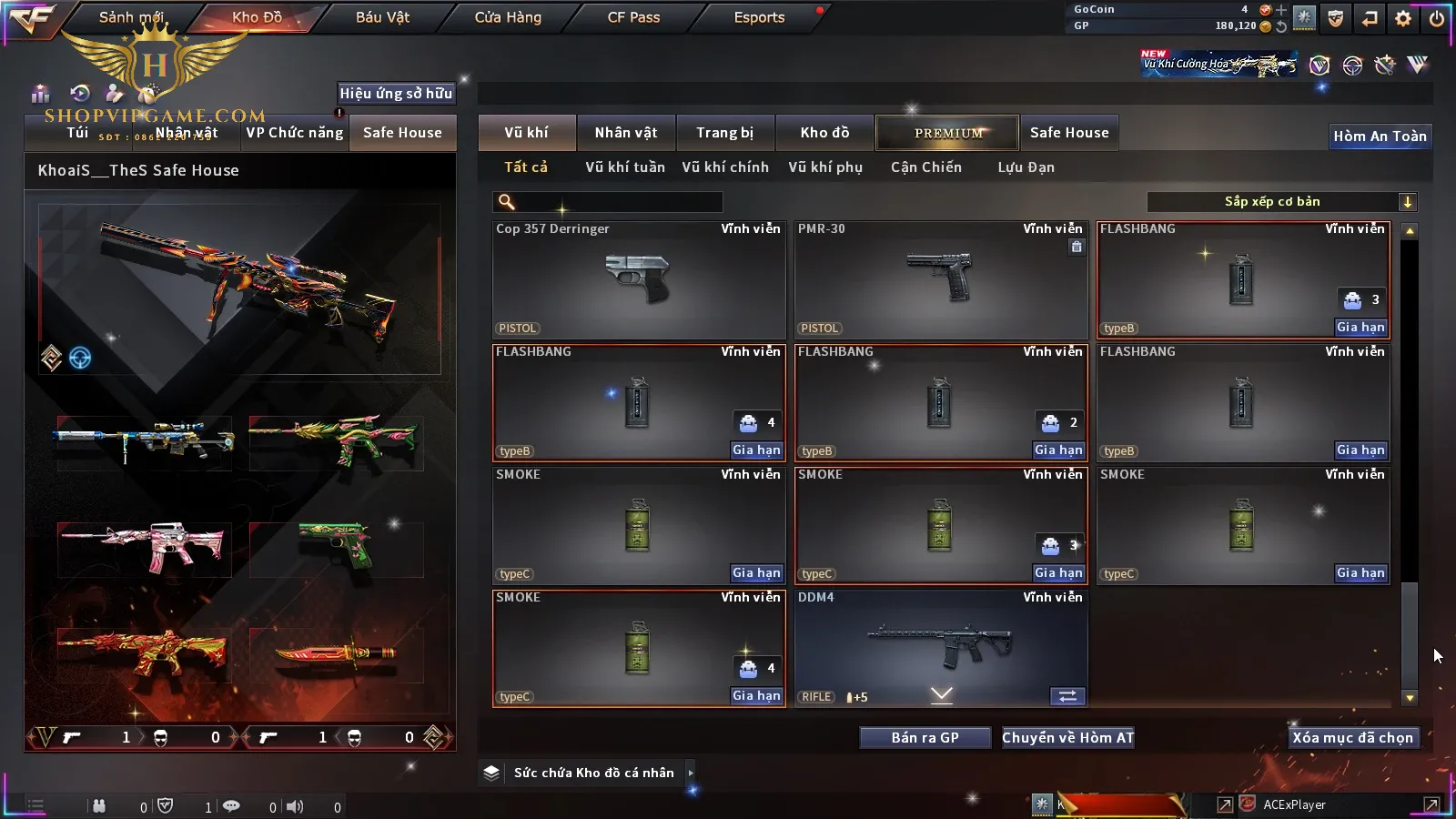Open the Sắp xếp cơ bản sort dropdown
Screen dimensions: 1456x819
click(1281, 202)
